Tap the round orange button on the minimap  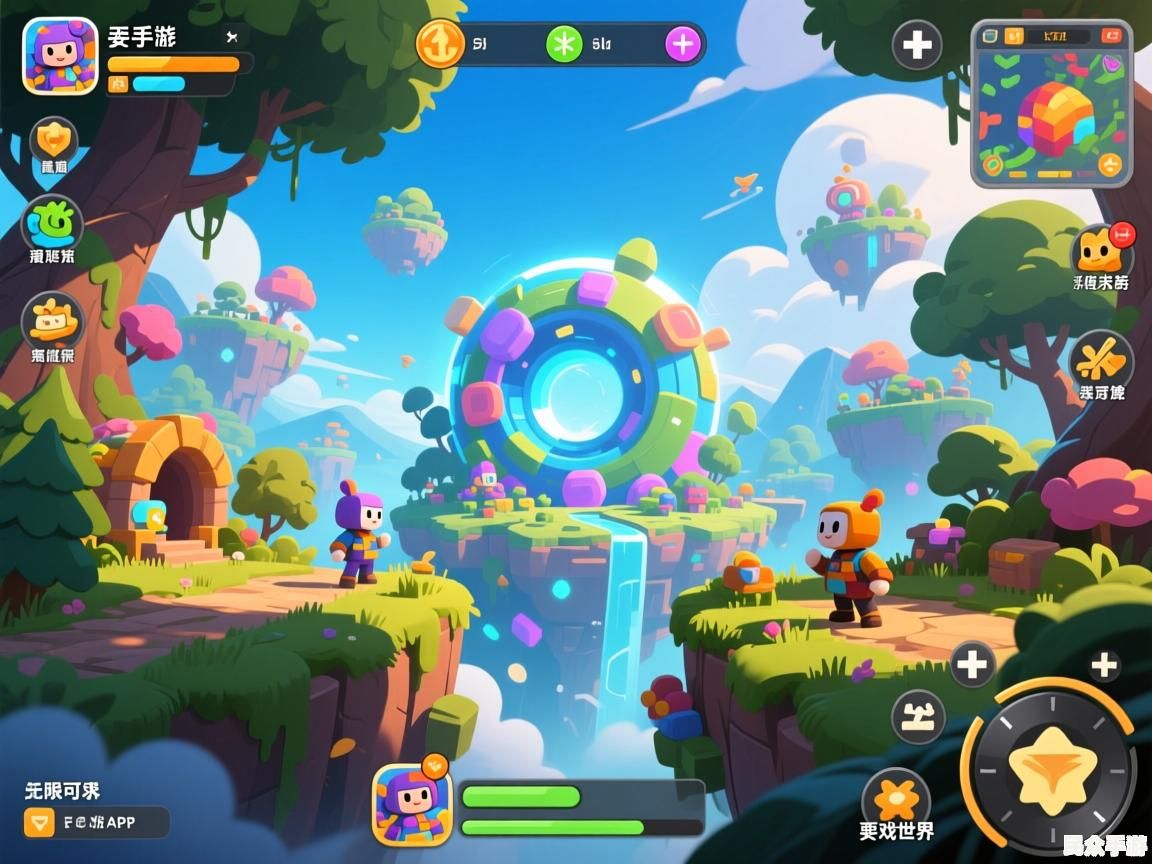1109,164
